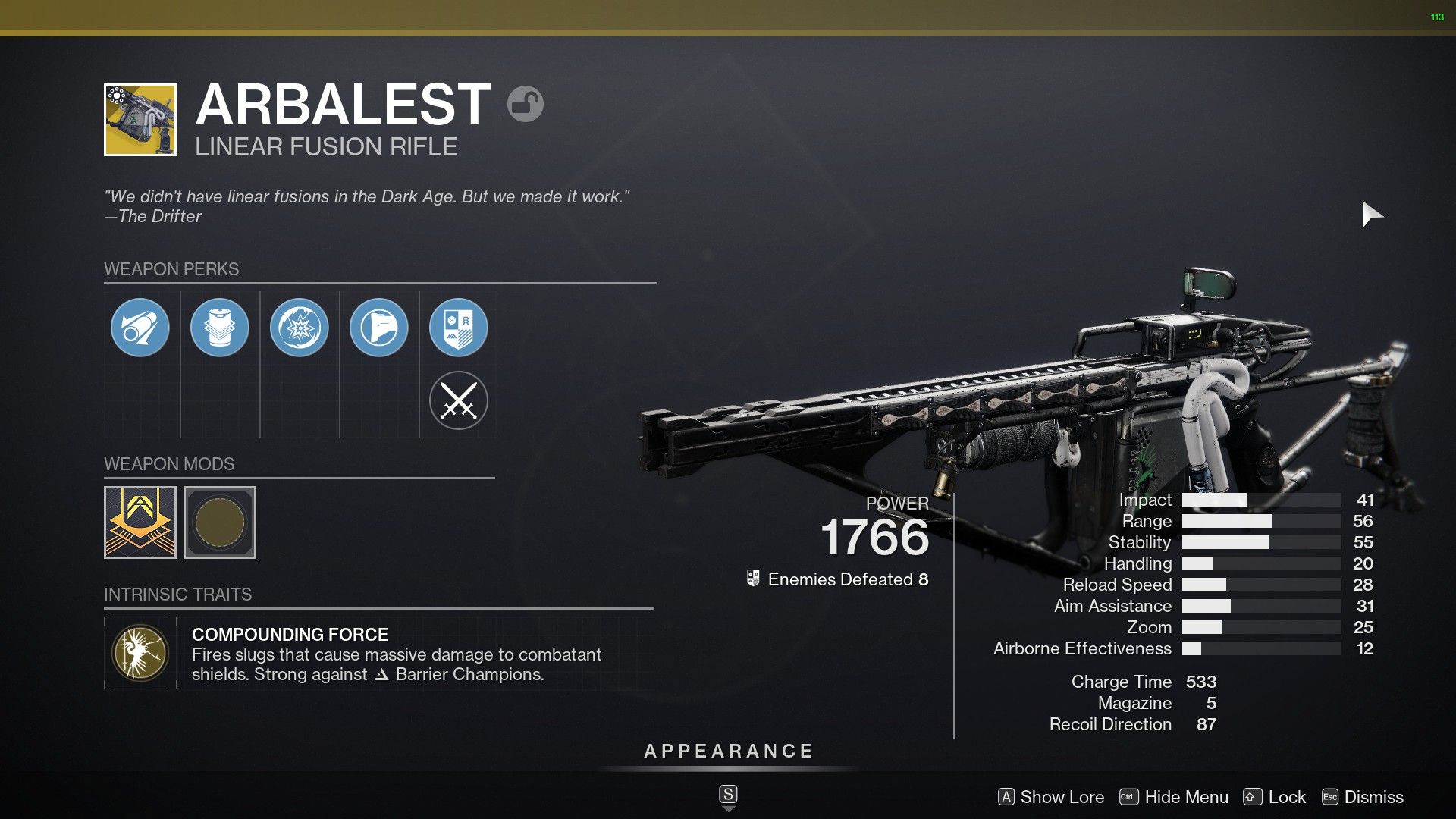The width and height of the screenshot is (1456, 819).
Task: Open the empty second mod slot
Action: (220, 522)
